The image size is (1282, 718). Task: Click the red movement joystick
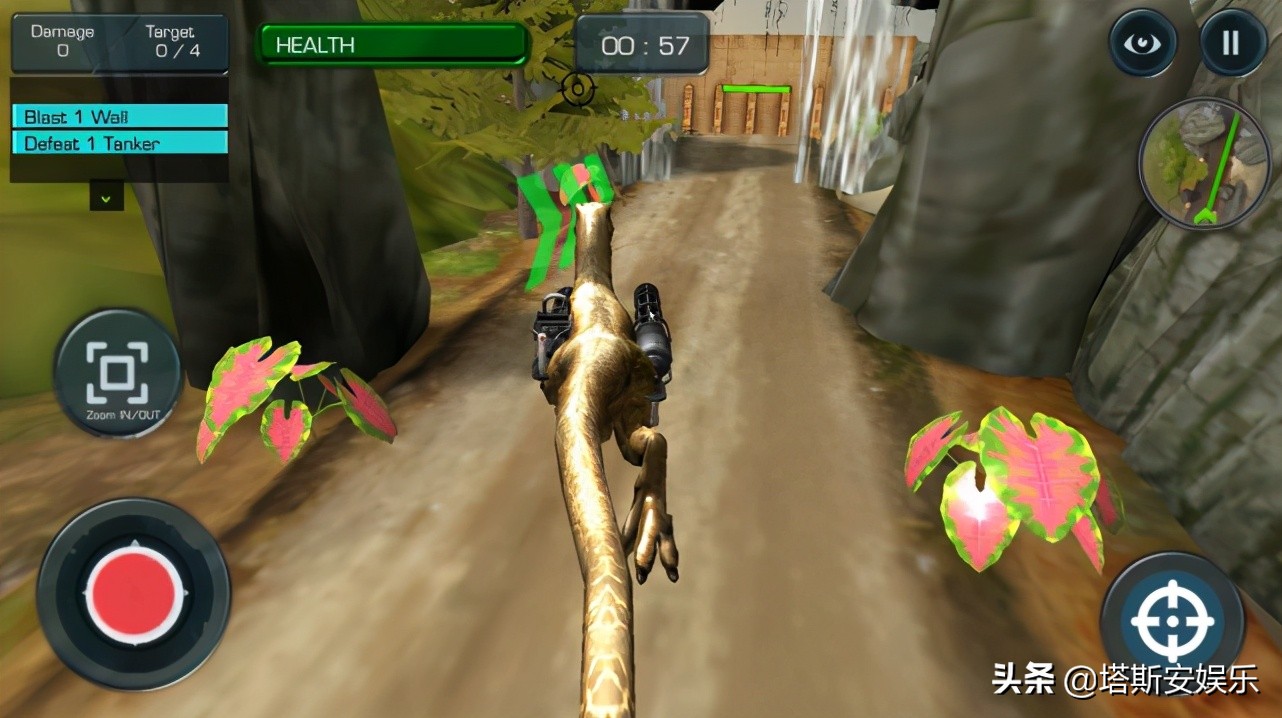[134, 593]
